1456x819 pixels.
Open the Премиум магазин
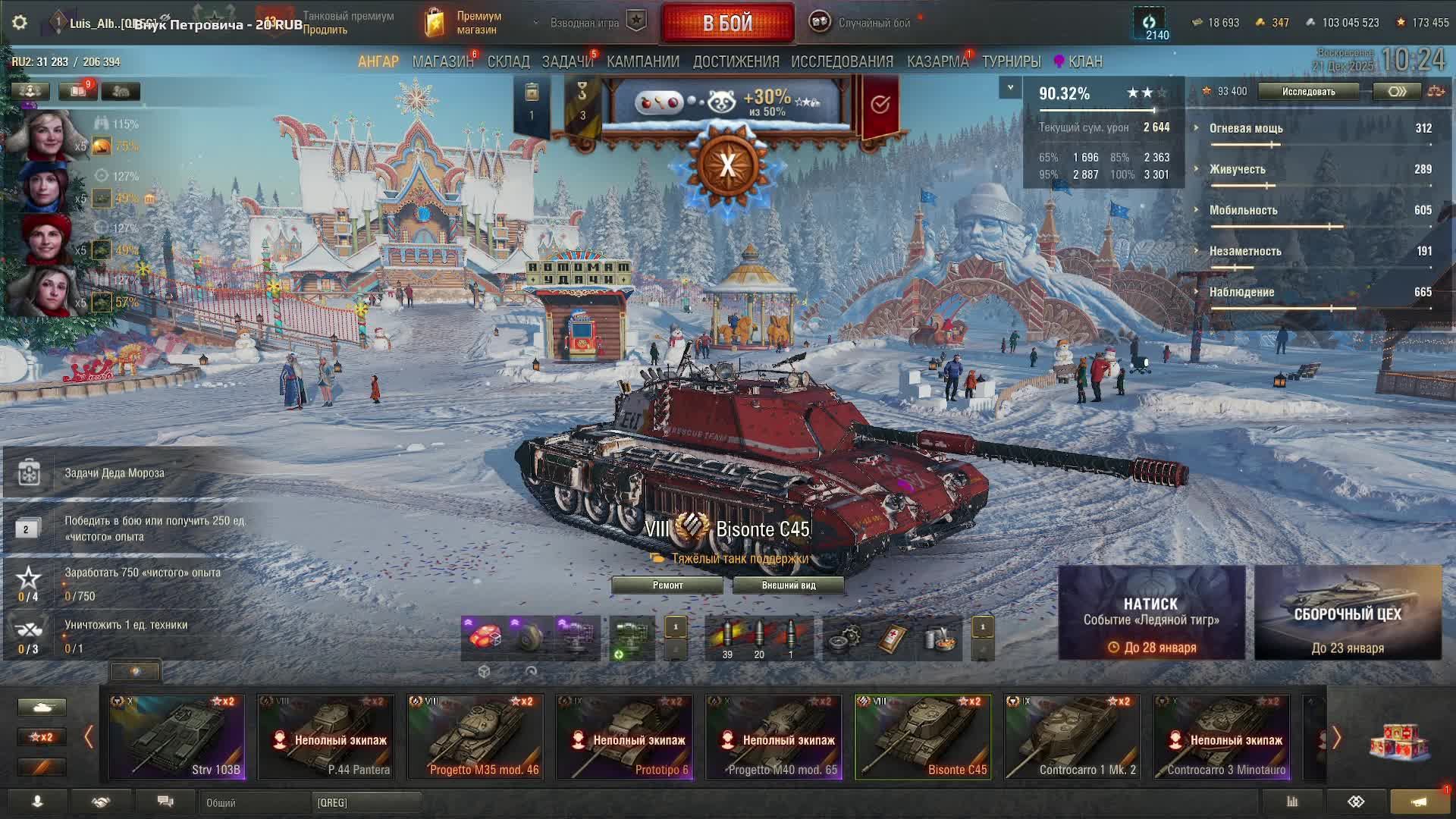464,23
